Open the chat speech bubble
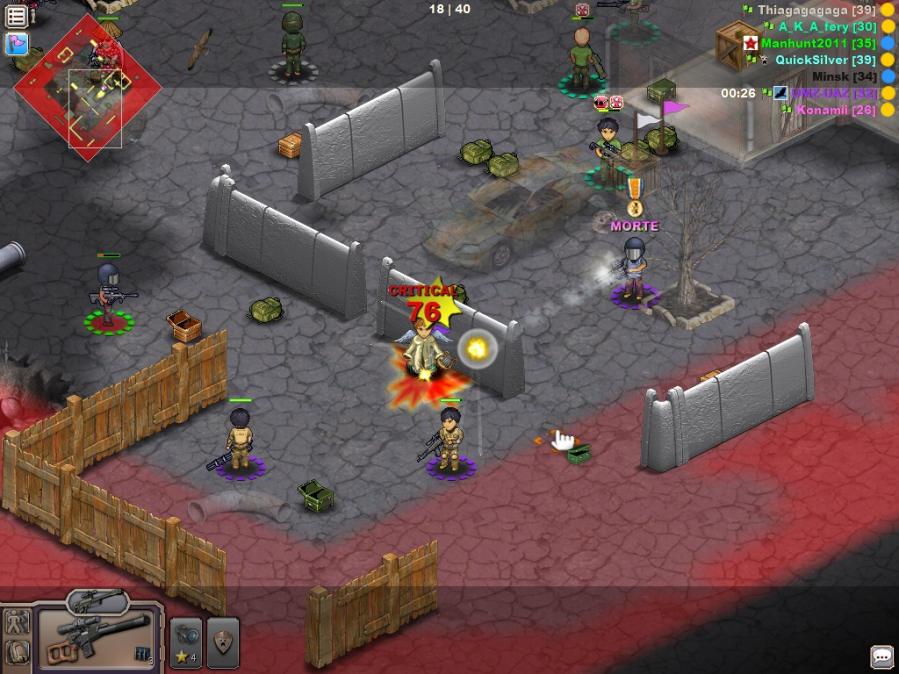Viewport: 899px width, 674px height. tap(882, 656)
